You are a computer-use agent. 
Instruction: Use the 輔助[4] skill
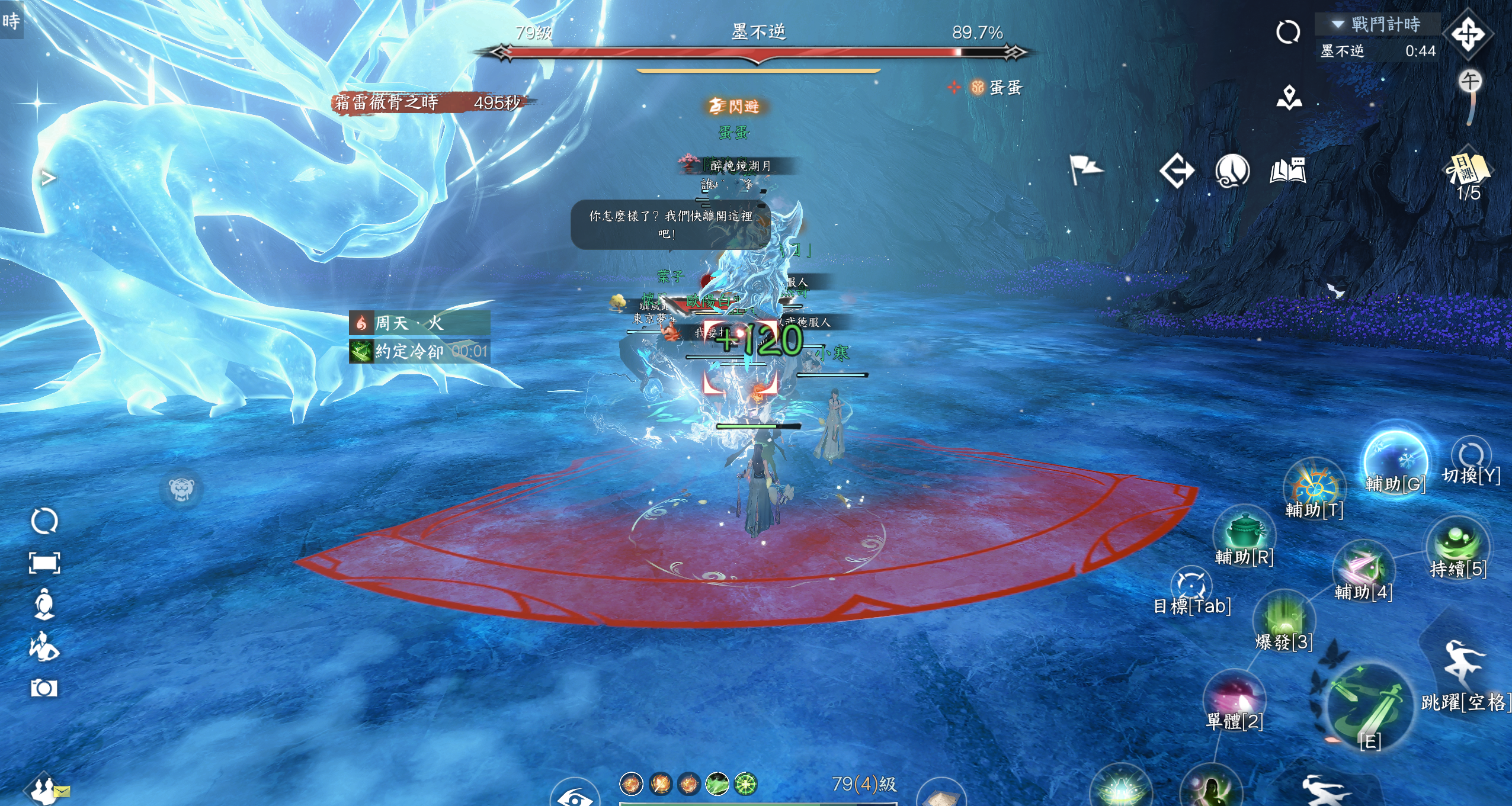coord(1363,567)
